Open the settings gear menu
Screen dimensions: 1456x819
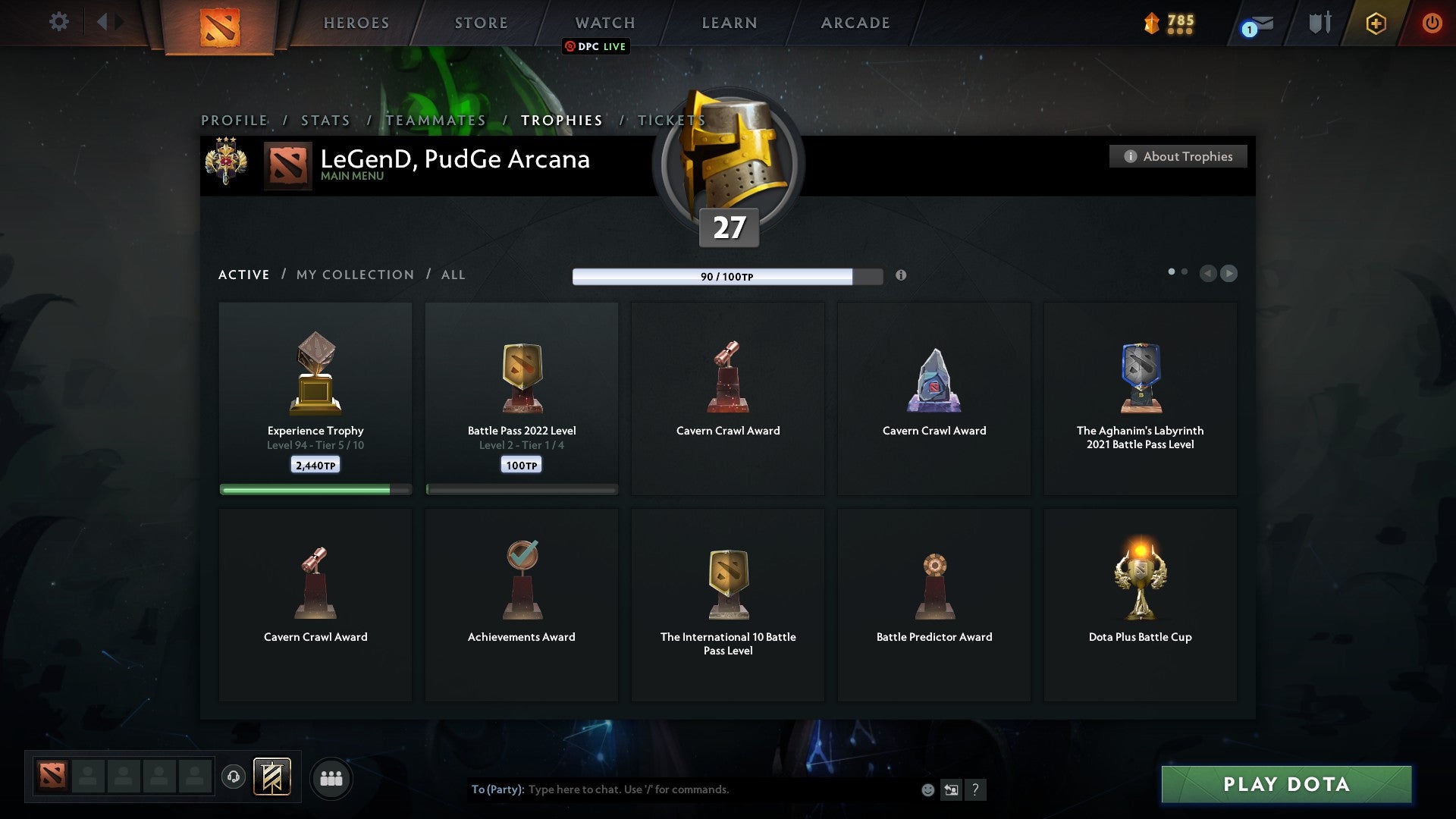point(58,22)
